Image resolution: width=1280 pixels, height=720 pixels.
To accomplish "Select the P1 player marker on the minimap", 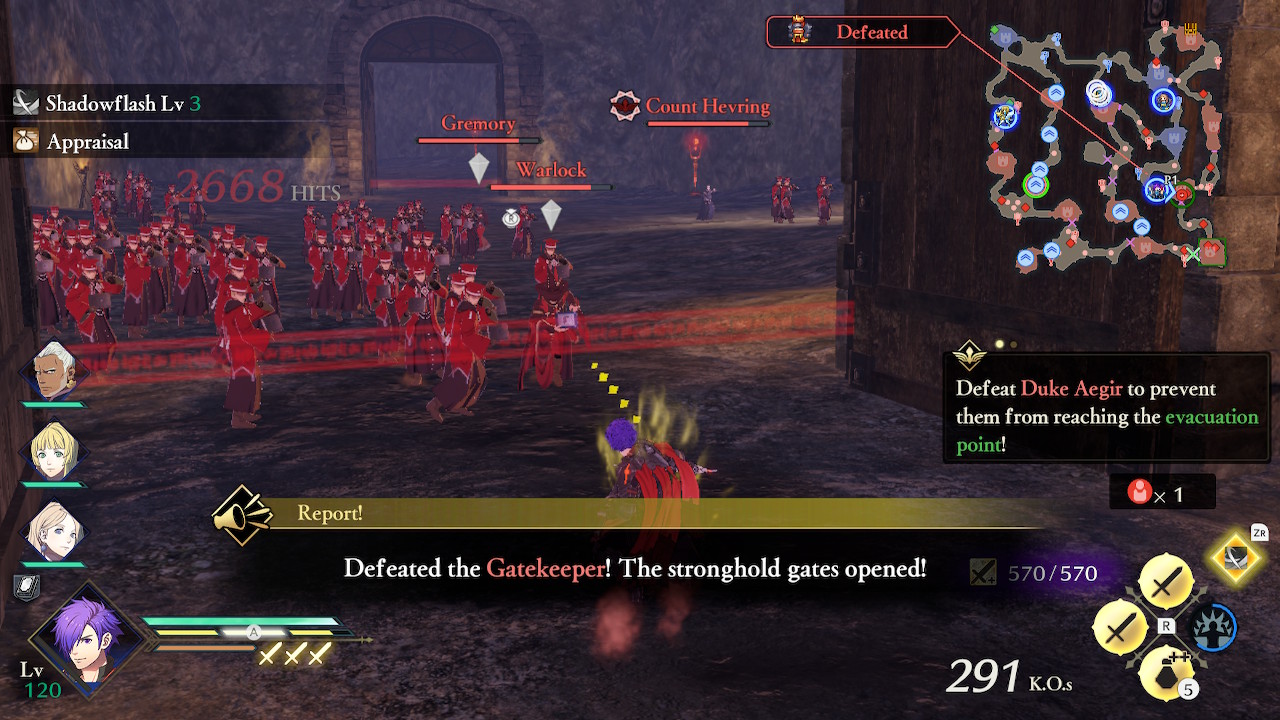I will (x=1157, y=190).
